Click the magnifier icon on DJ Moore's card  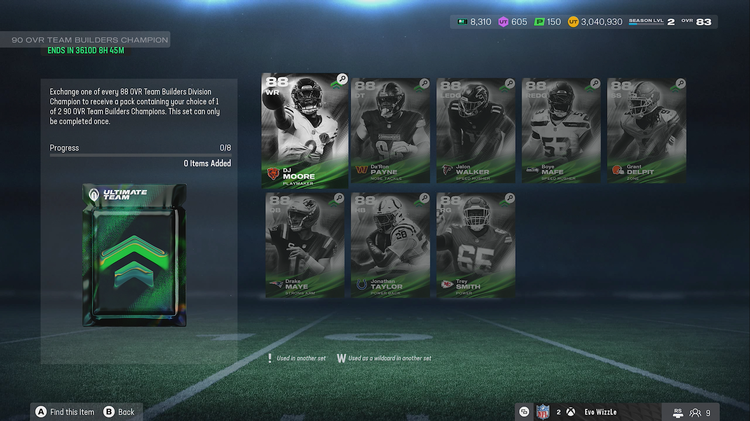point(342,79)
